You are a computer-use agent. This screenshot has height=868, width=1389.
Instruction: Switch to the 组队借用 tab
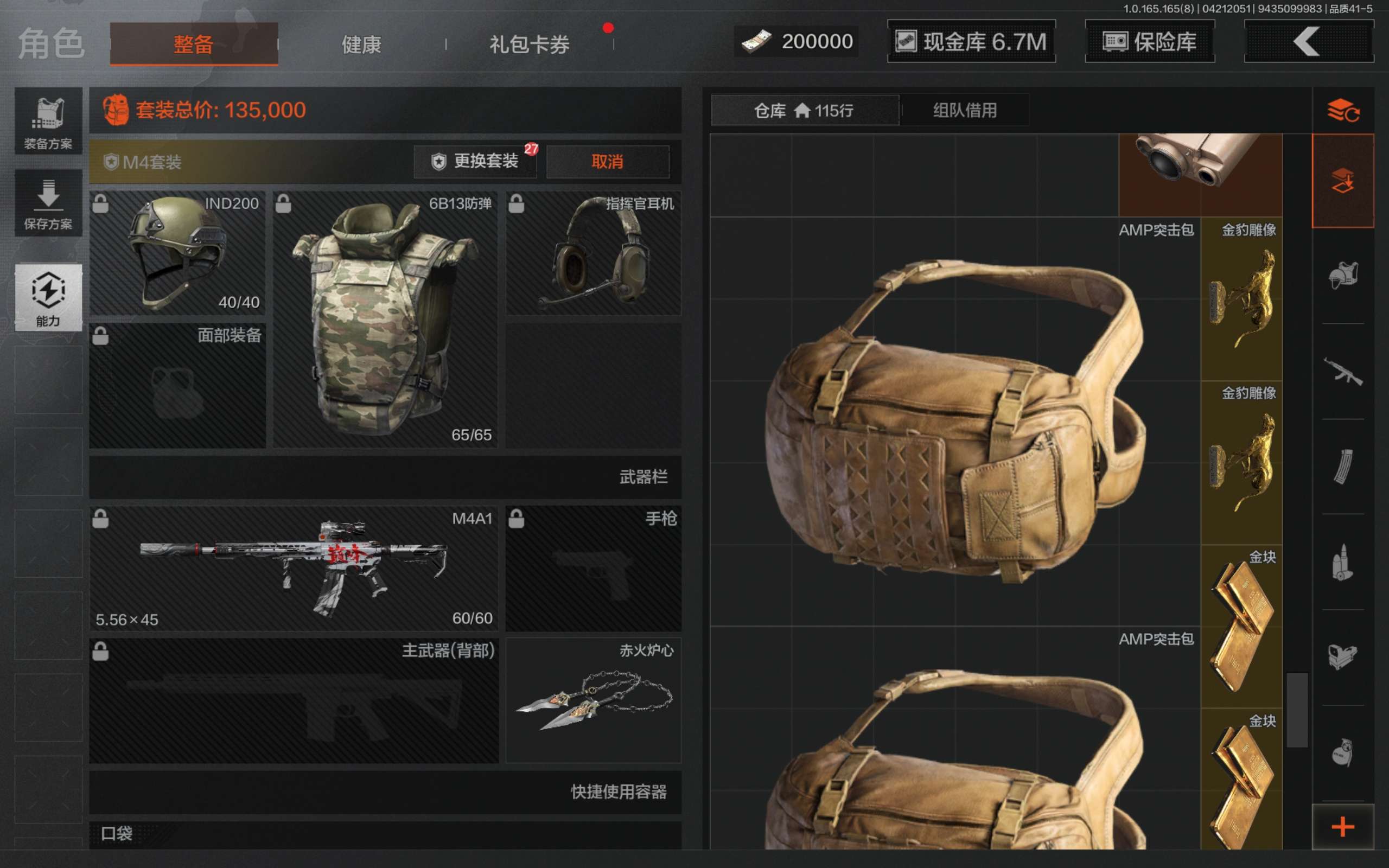click(965, 110)
